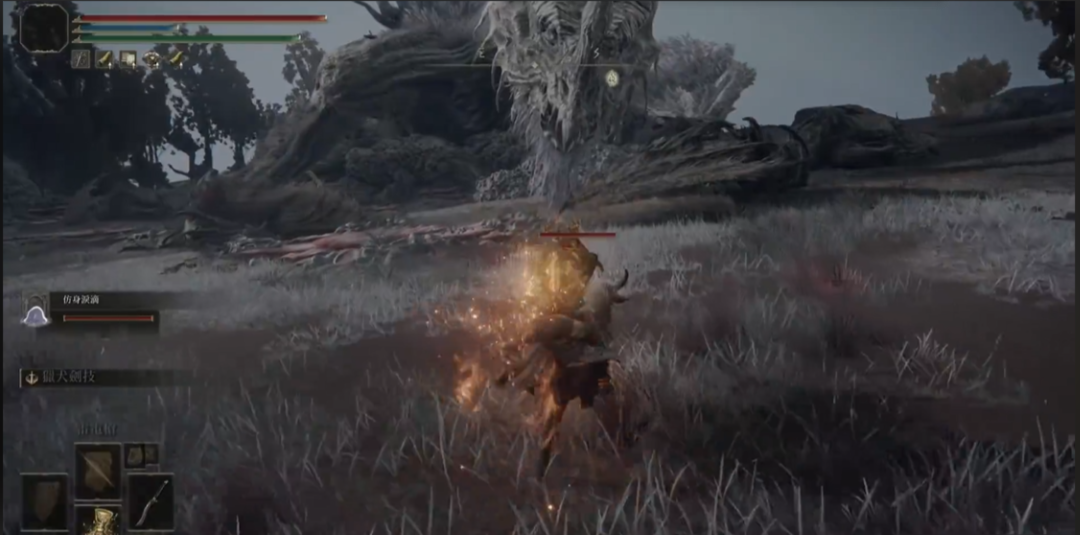Click the round golden status buff icon
Image resolution: width=1080 pixels, height=535 pixels.
coord(152,59)
